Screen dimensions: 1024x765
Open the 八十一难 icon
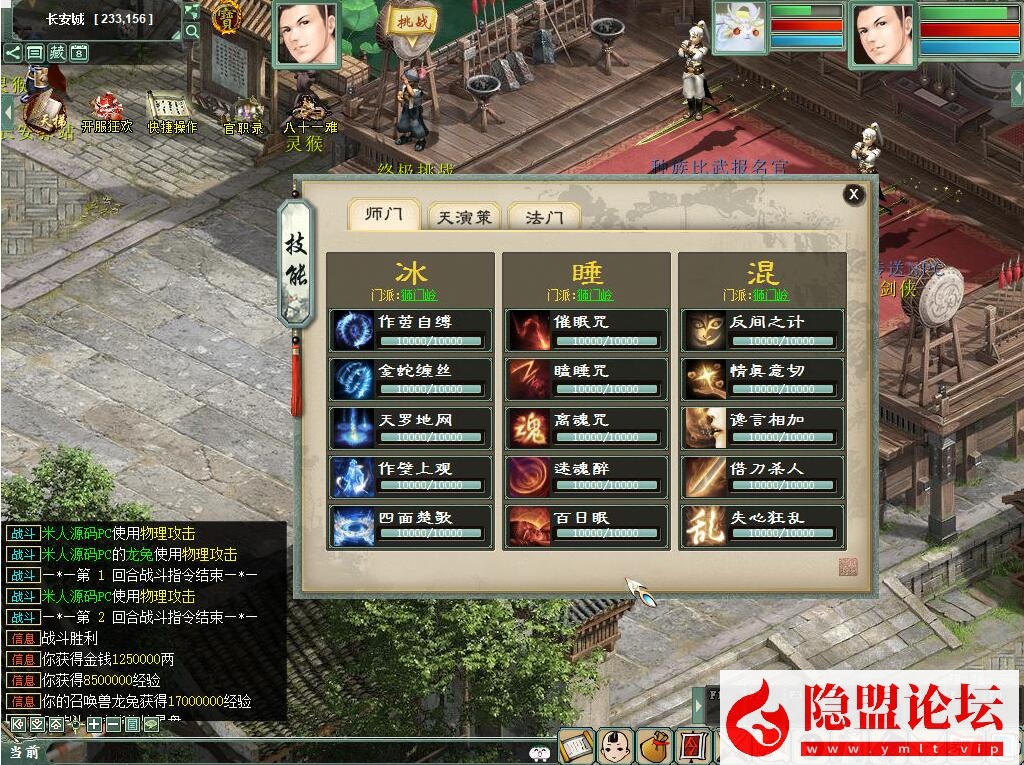[x=309, y=112]
